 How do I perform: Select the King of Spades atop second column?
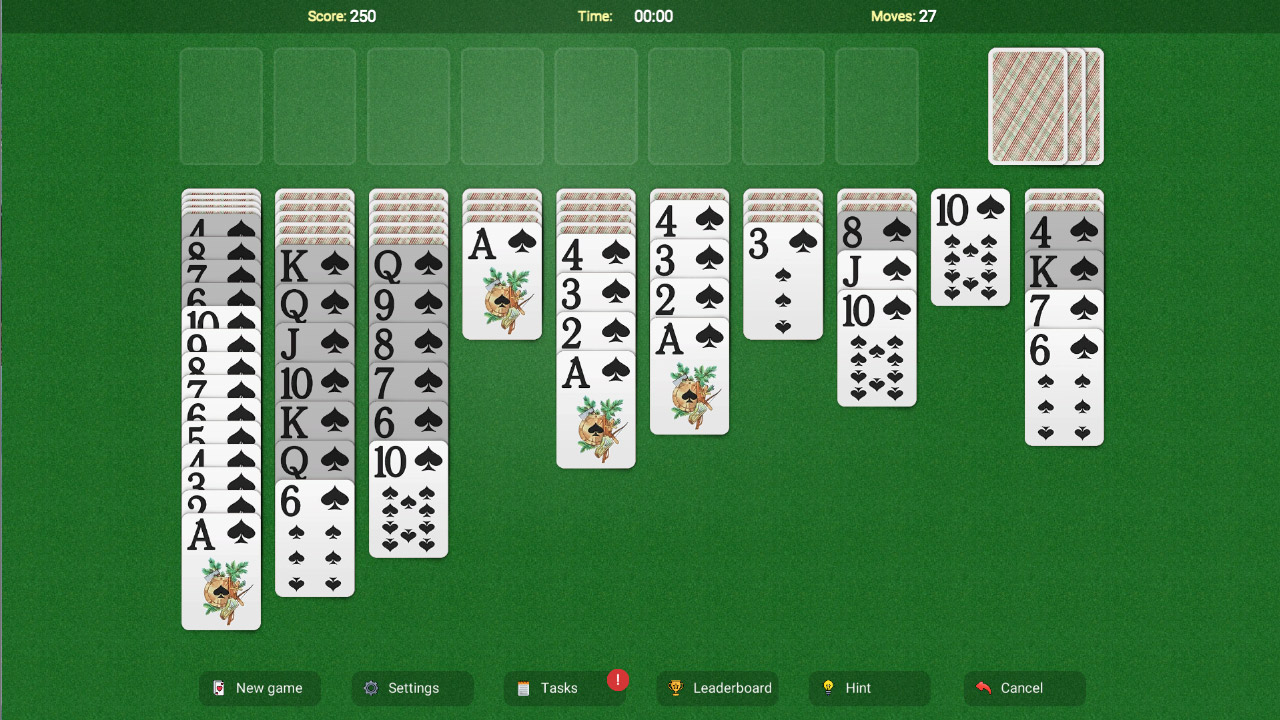coord(314,266)
